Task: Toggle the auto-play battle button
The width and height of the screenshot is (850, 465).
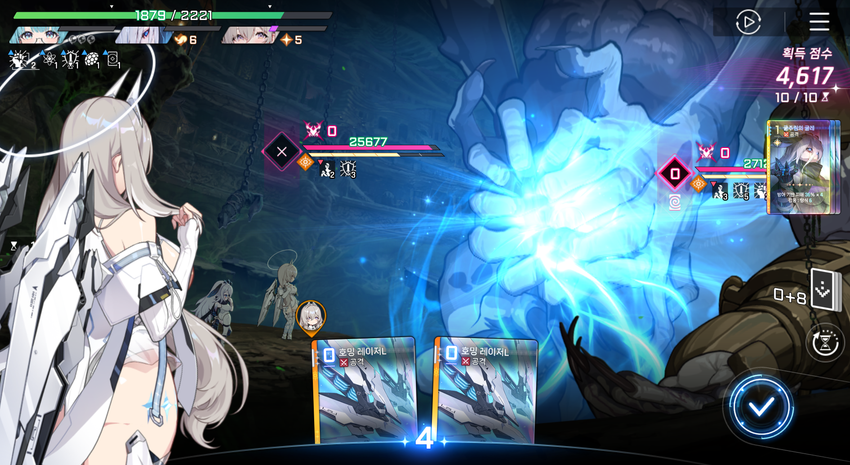Action: click(748, 22)
